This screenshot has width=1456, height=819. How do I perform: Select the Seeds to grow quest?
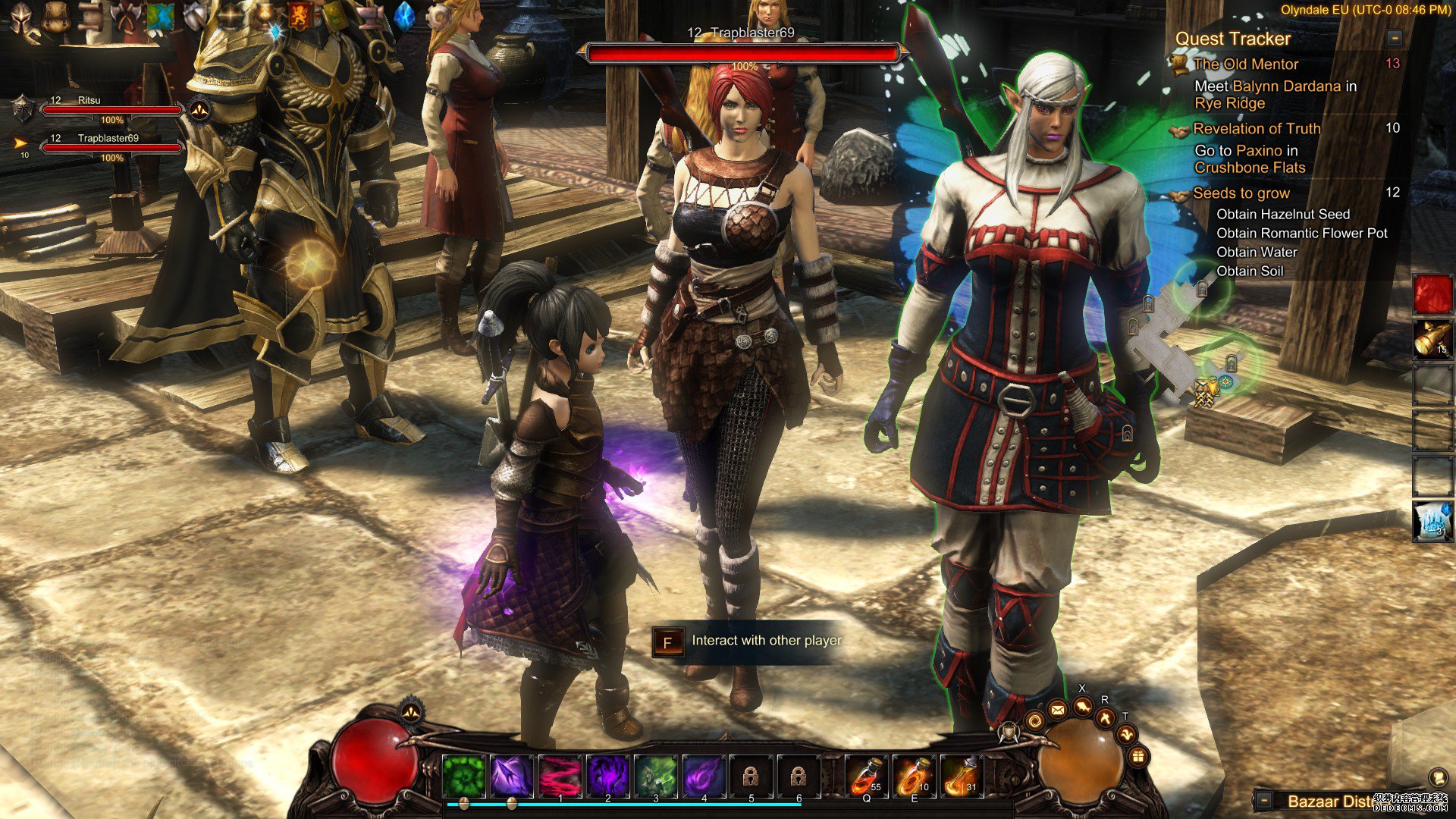1241,193
